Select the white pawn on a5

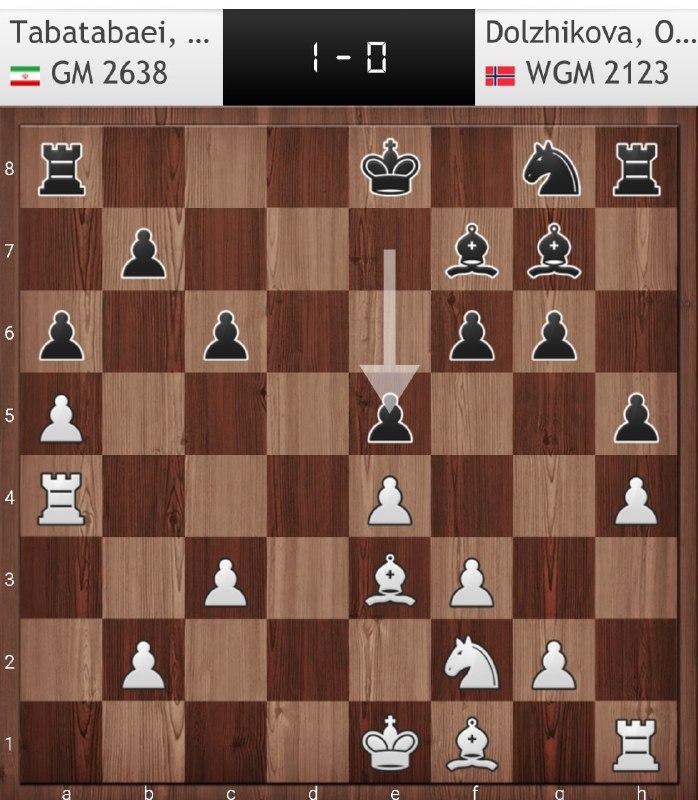pyautogui.click(x=61, y=415)
